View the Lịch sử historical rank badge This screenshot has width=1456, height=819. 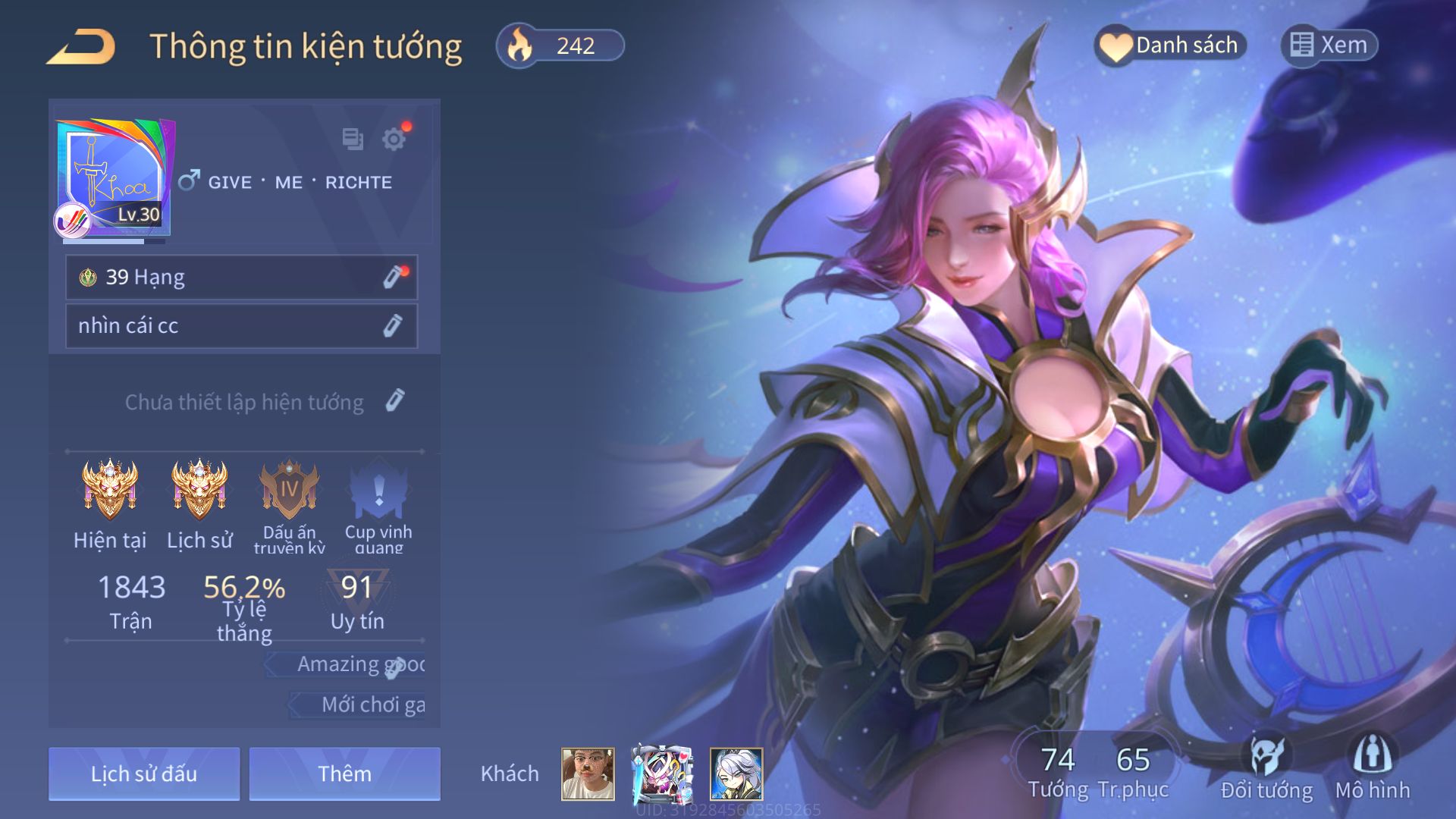point(199,490)
